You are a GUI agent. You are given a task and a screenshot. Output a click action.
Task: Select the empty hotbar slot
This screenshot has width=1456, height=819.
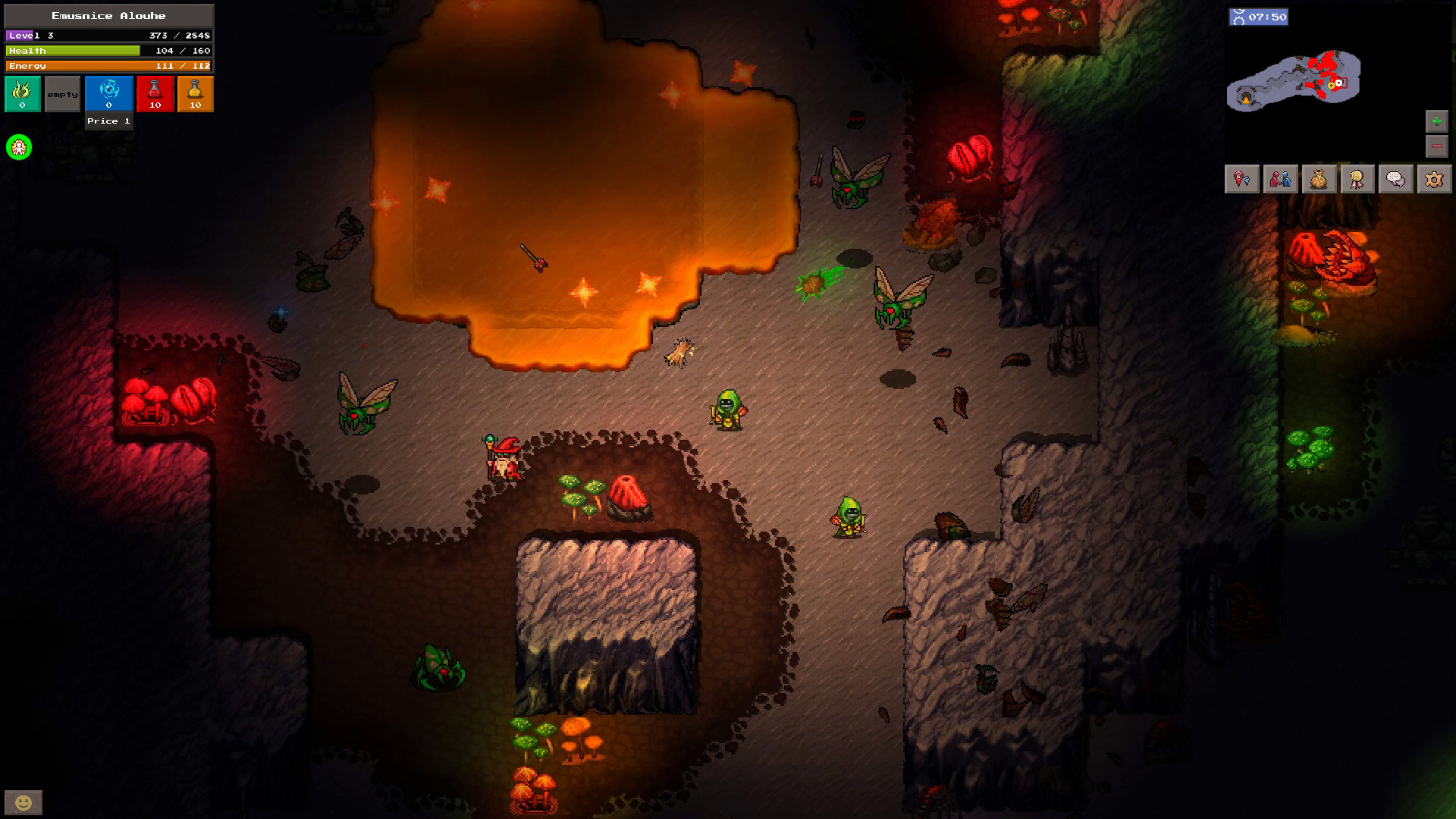tap(61, 93)
